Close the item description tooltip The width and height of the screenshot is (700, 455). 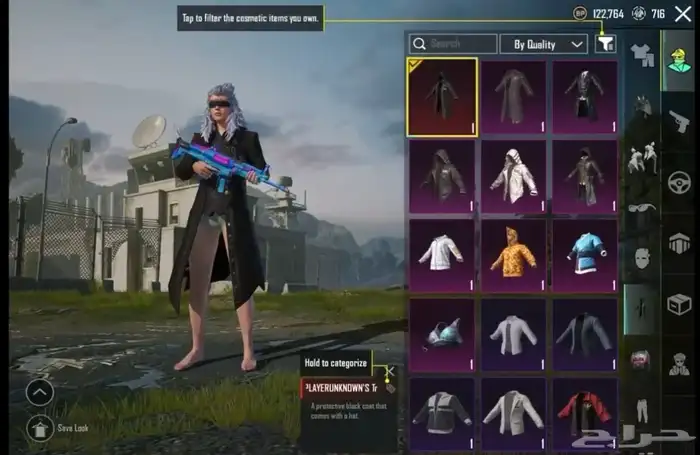point(391,371)
